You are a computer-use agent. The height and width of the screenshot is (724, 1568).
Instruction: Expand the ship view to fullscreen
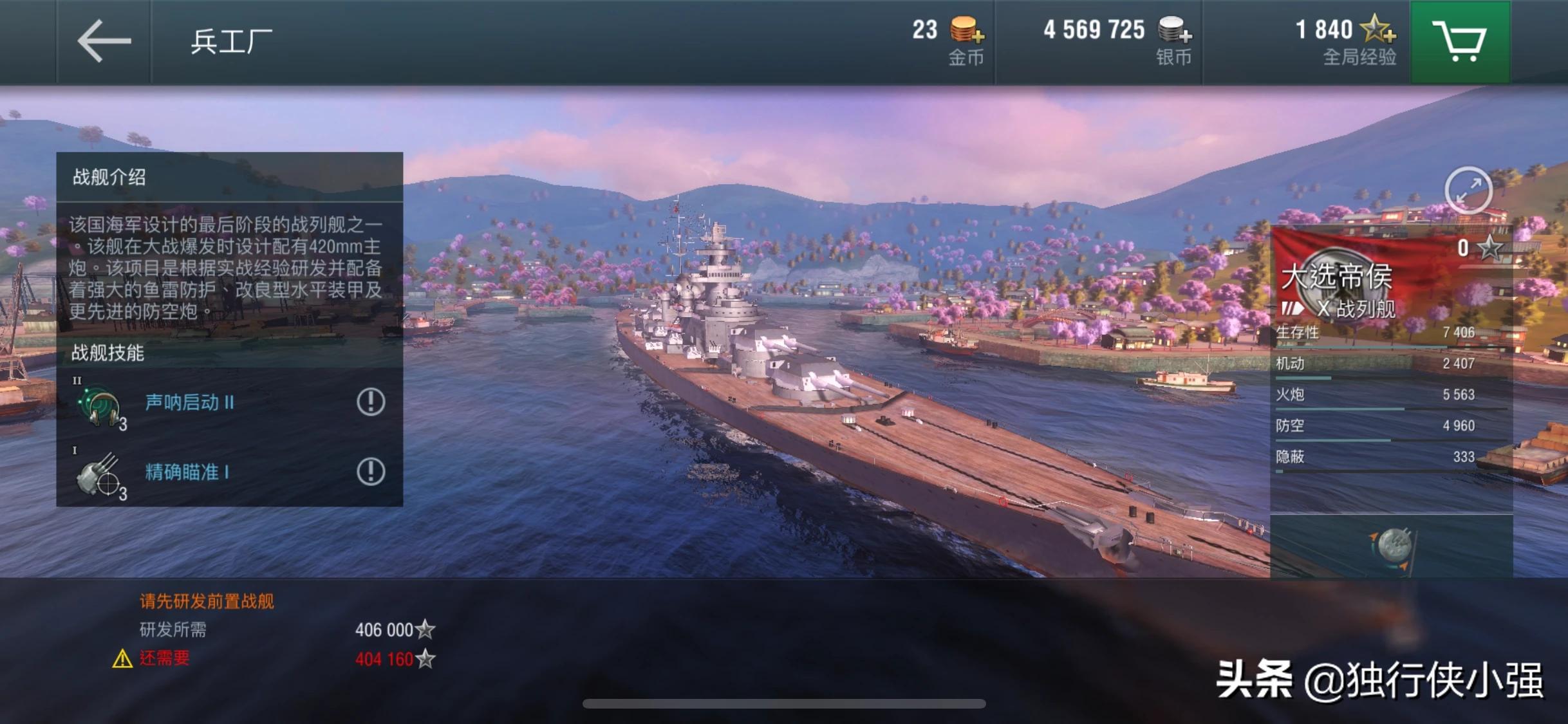point(1468,190)
